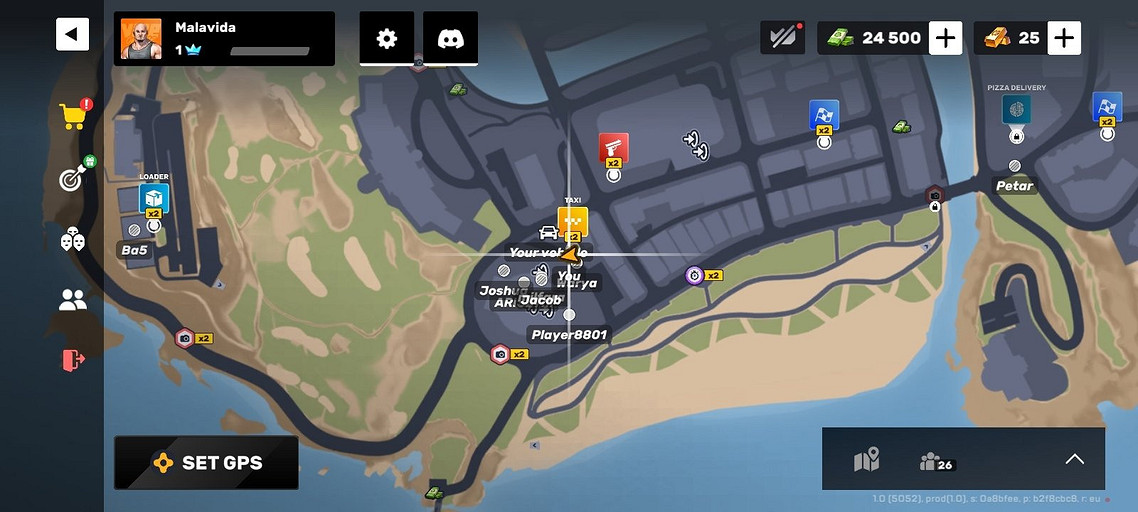Screen dimensions: 1138x512
Task: Go back using the arrow button
Action: [72, 35]
